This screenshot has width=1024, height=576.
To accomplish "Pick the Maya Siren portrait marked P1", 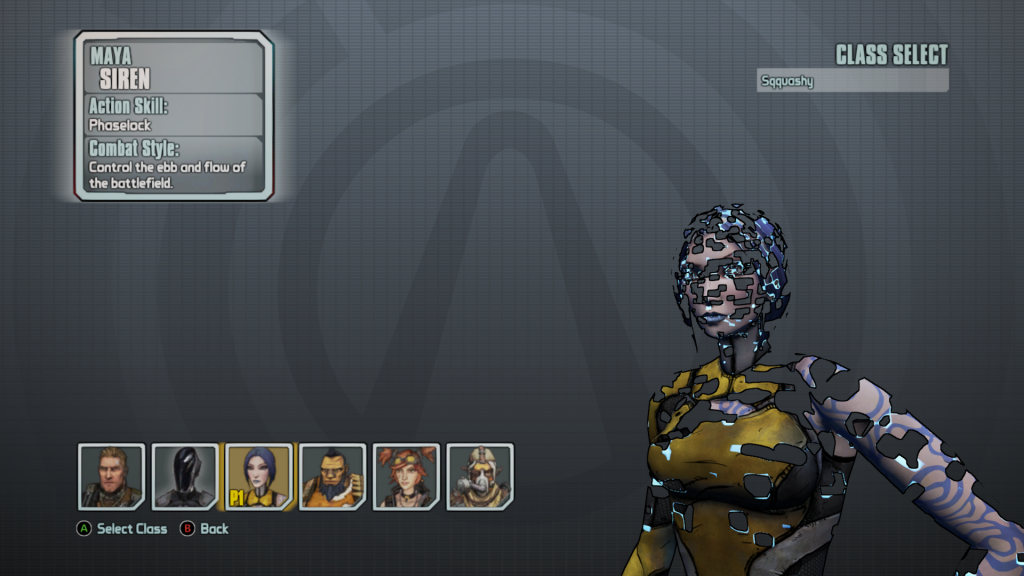I will coord(259,476).
